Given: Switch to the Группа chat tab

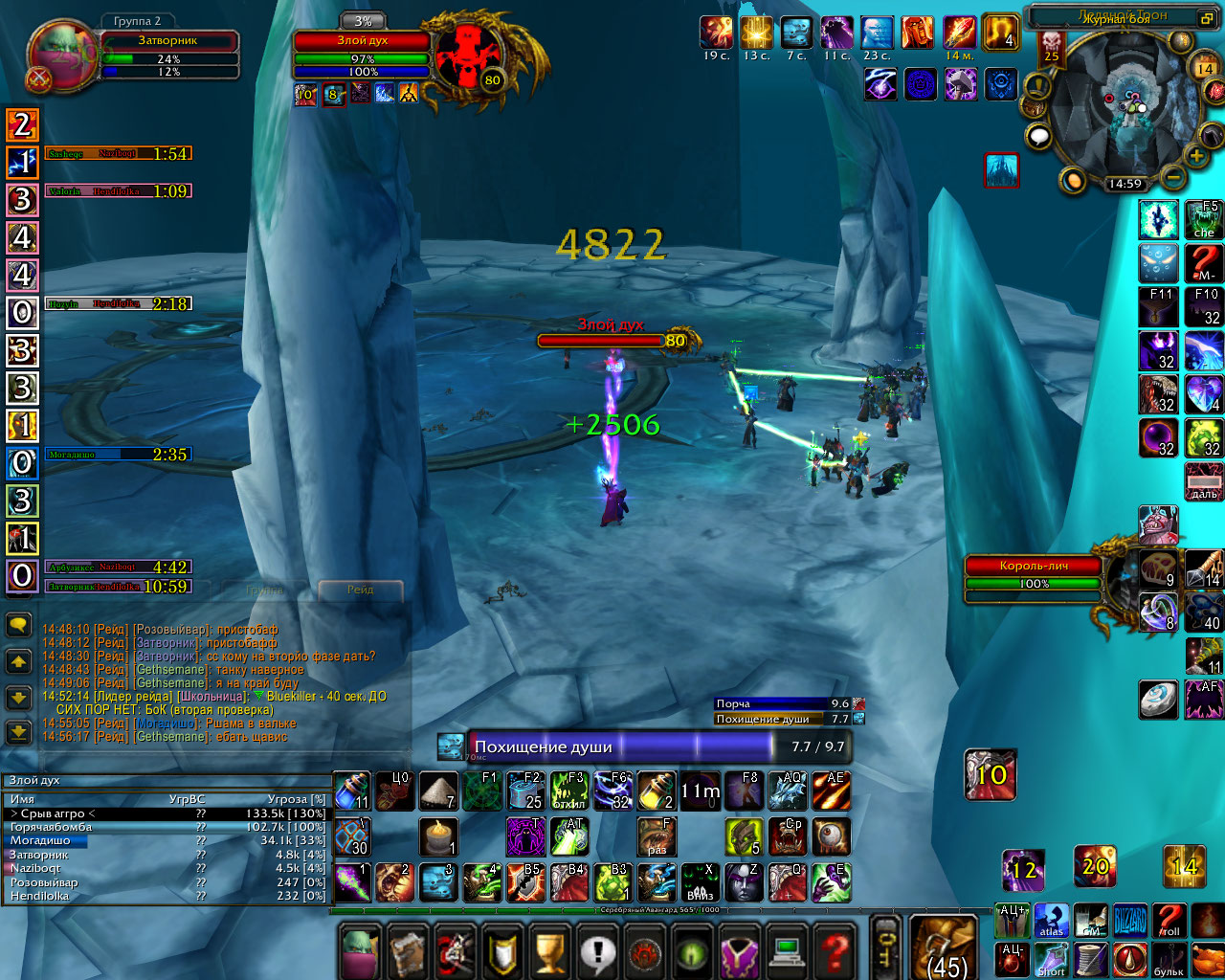Looking at the screenshot, I should pos(264,590).
